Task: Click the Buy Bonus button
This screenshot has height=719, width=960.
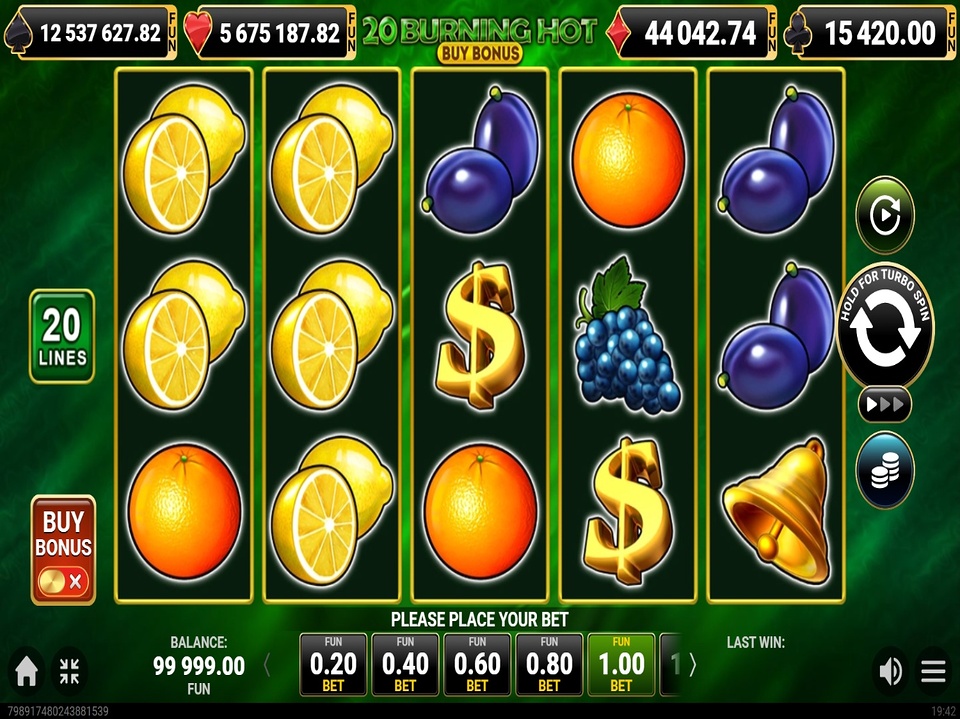Action: pos(63,550)
